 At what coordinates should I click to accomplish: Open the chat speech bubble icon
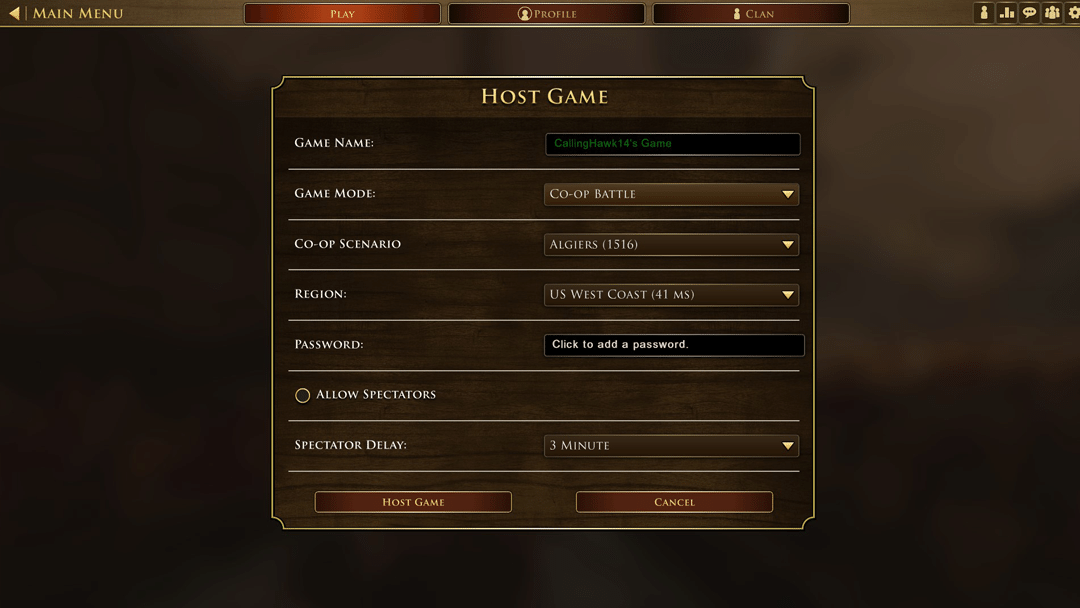1029,13
